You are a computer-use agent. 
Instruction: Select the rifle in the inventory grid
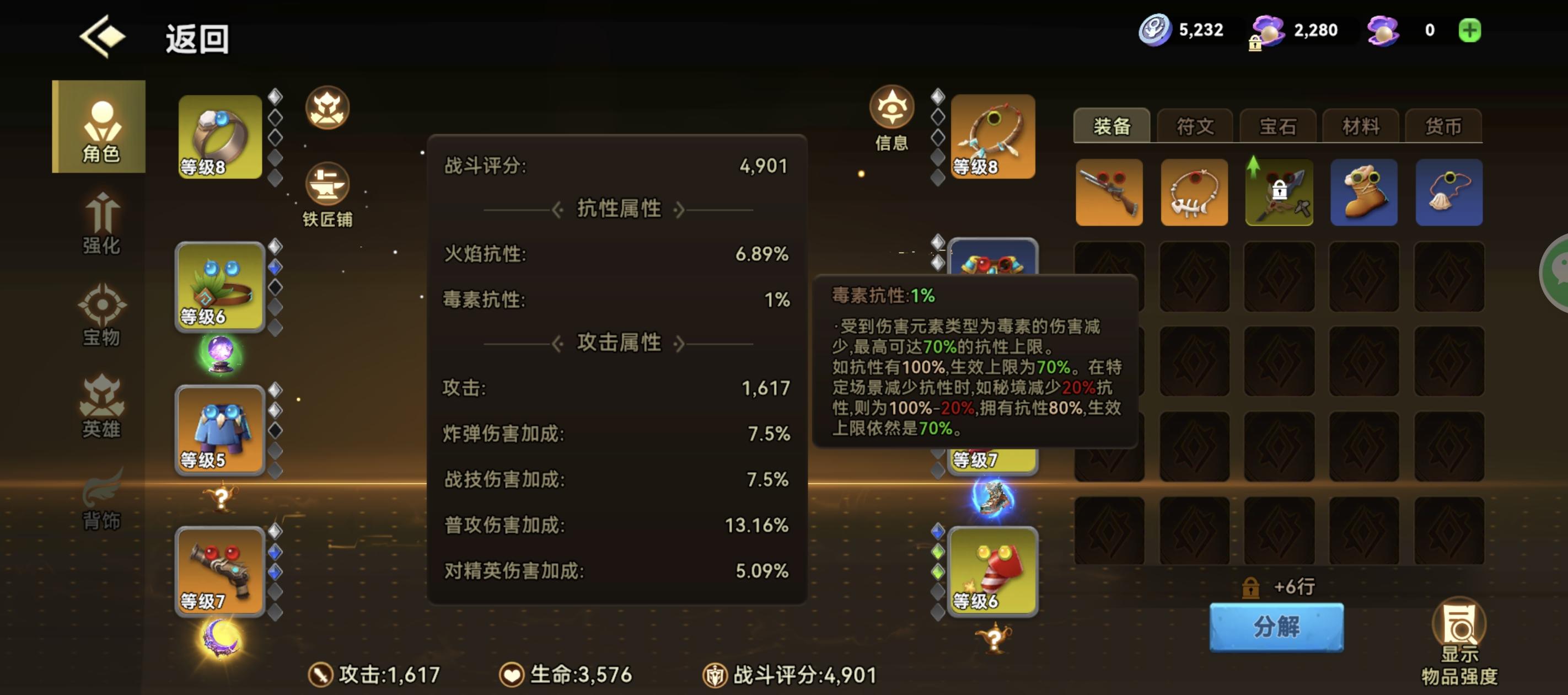click(x=1109, y=193)
